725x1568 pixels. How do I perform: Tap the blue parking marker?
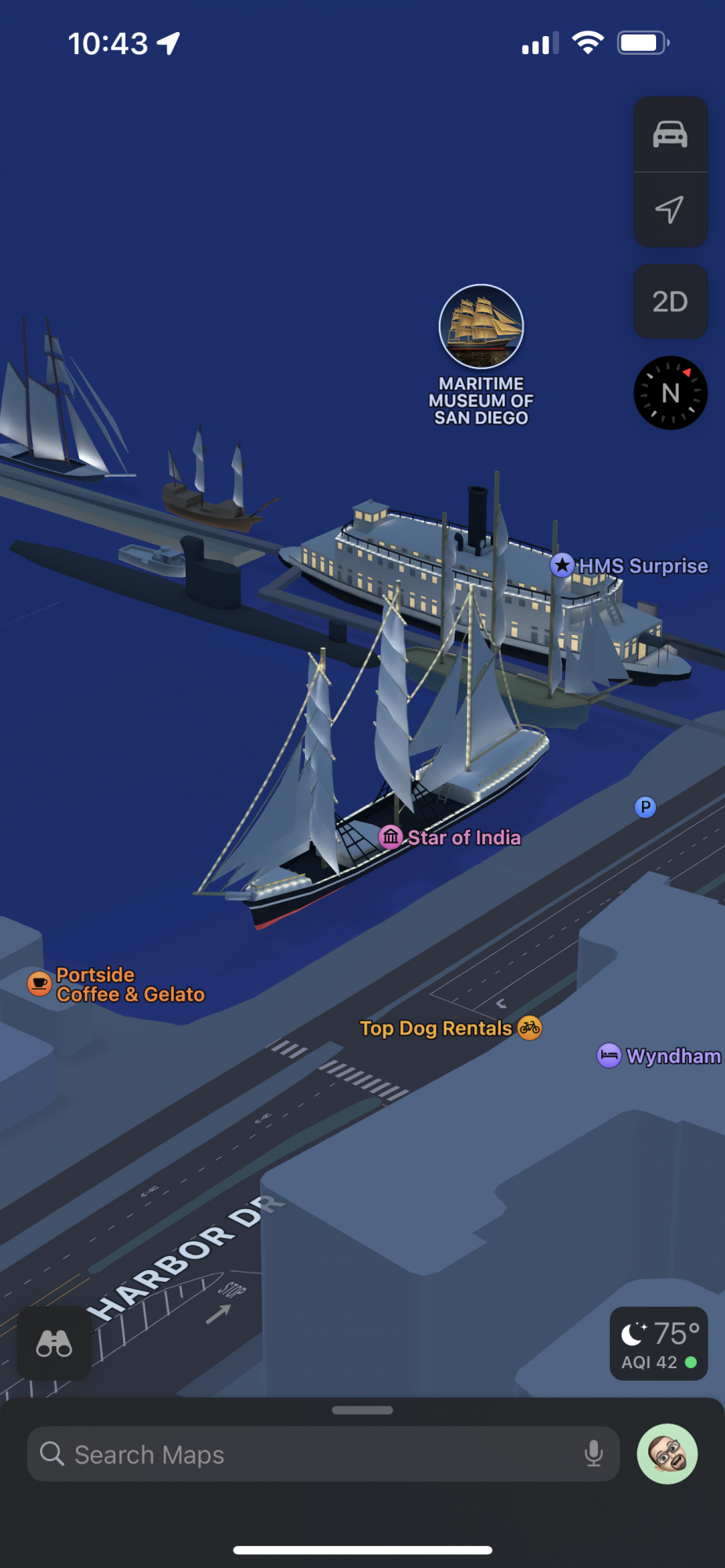coord(645,807)
